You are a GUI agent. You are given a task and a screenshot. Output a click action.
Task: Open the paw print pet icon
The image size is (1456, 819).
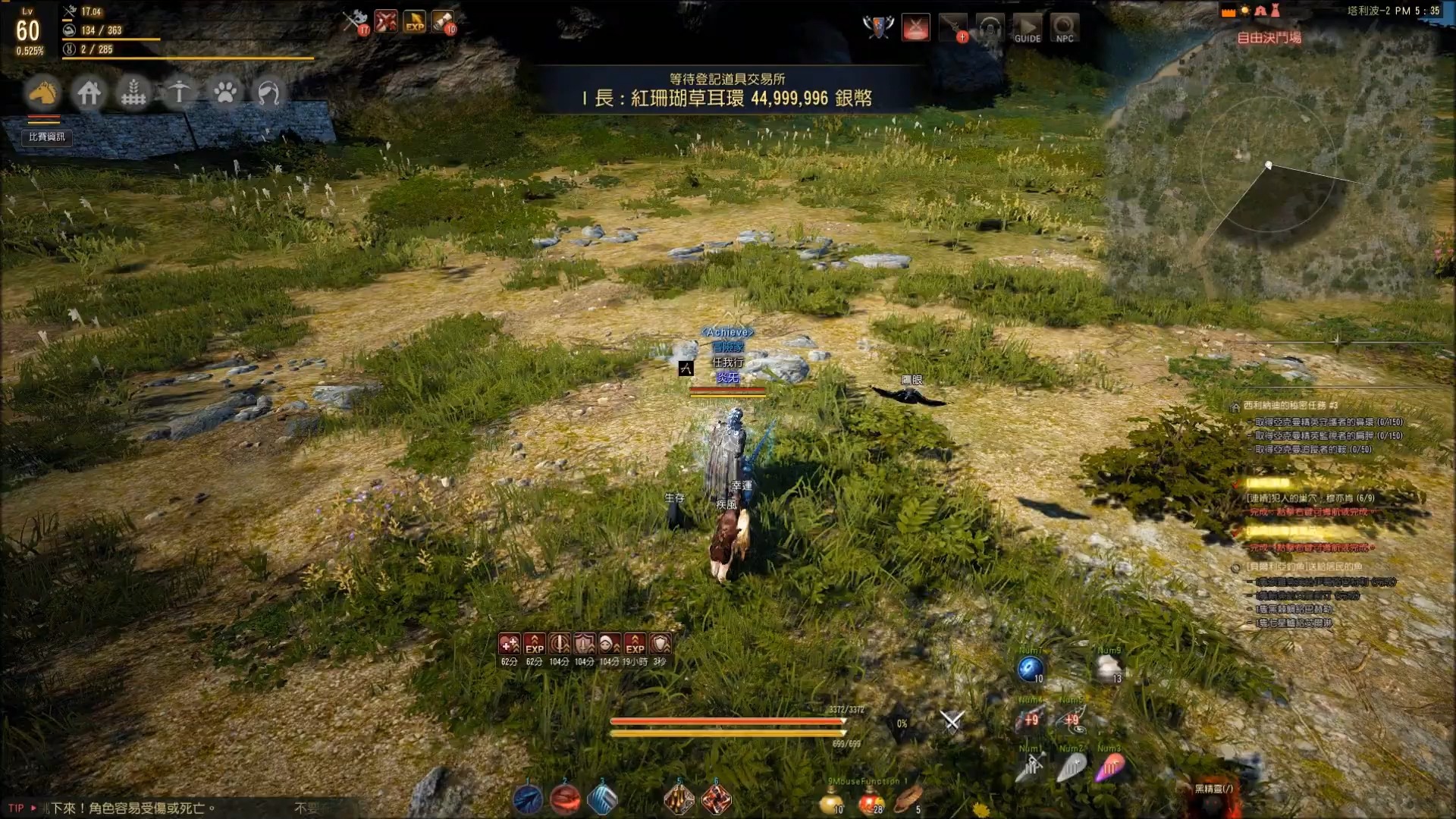pyautogui.click(x=224, y=93)
